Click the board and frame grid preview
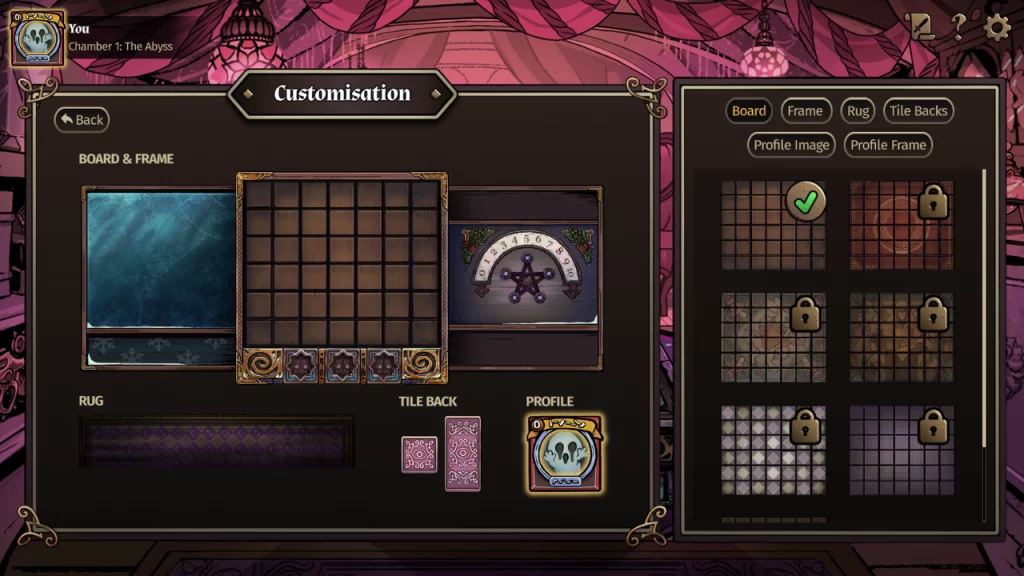1024x576 pixels. point(342,278)
